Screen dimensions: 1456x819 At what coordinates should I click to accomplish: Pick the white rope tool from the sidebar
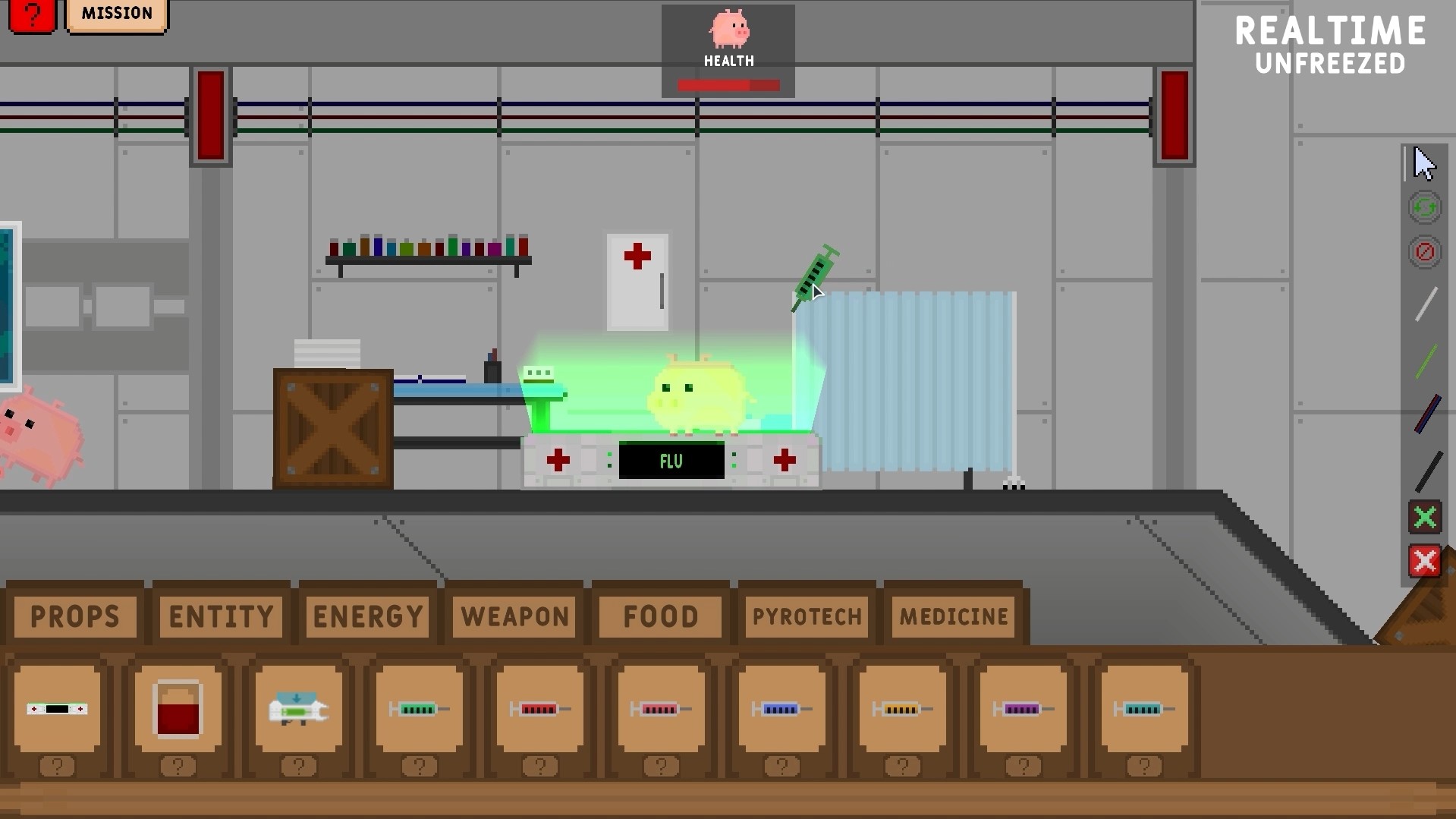click(1426, 304)
